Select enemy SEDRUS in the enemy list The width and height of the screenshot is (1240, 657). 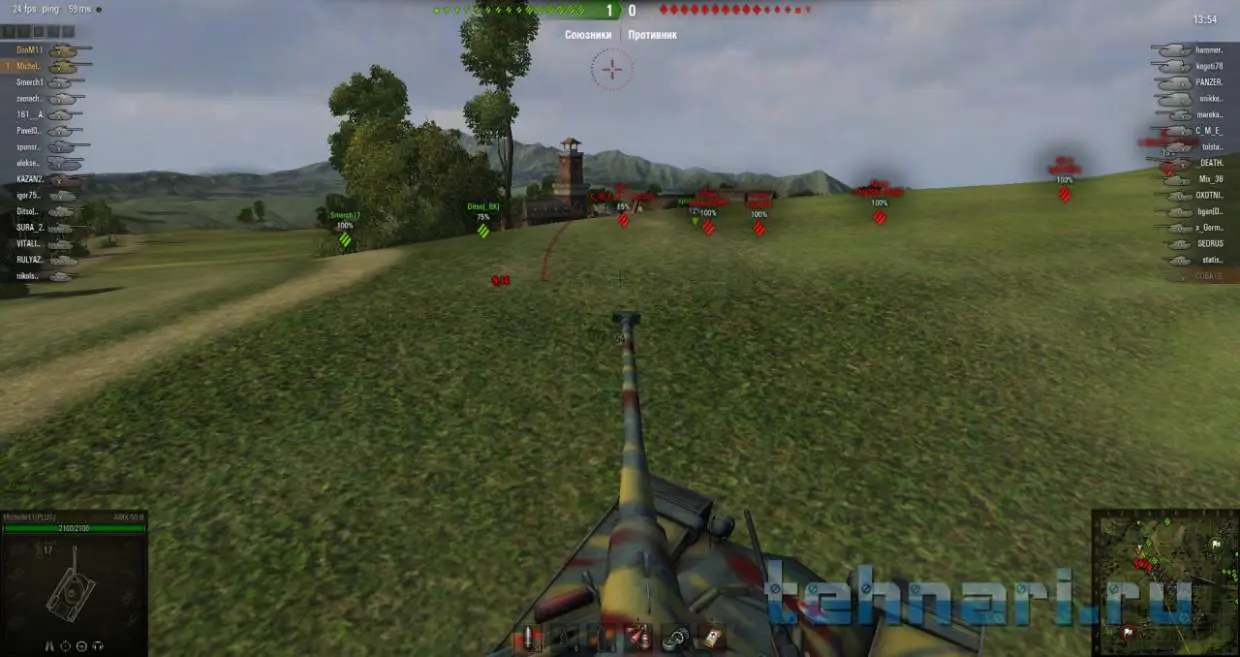1195,244
